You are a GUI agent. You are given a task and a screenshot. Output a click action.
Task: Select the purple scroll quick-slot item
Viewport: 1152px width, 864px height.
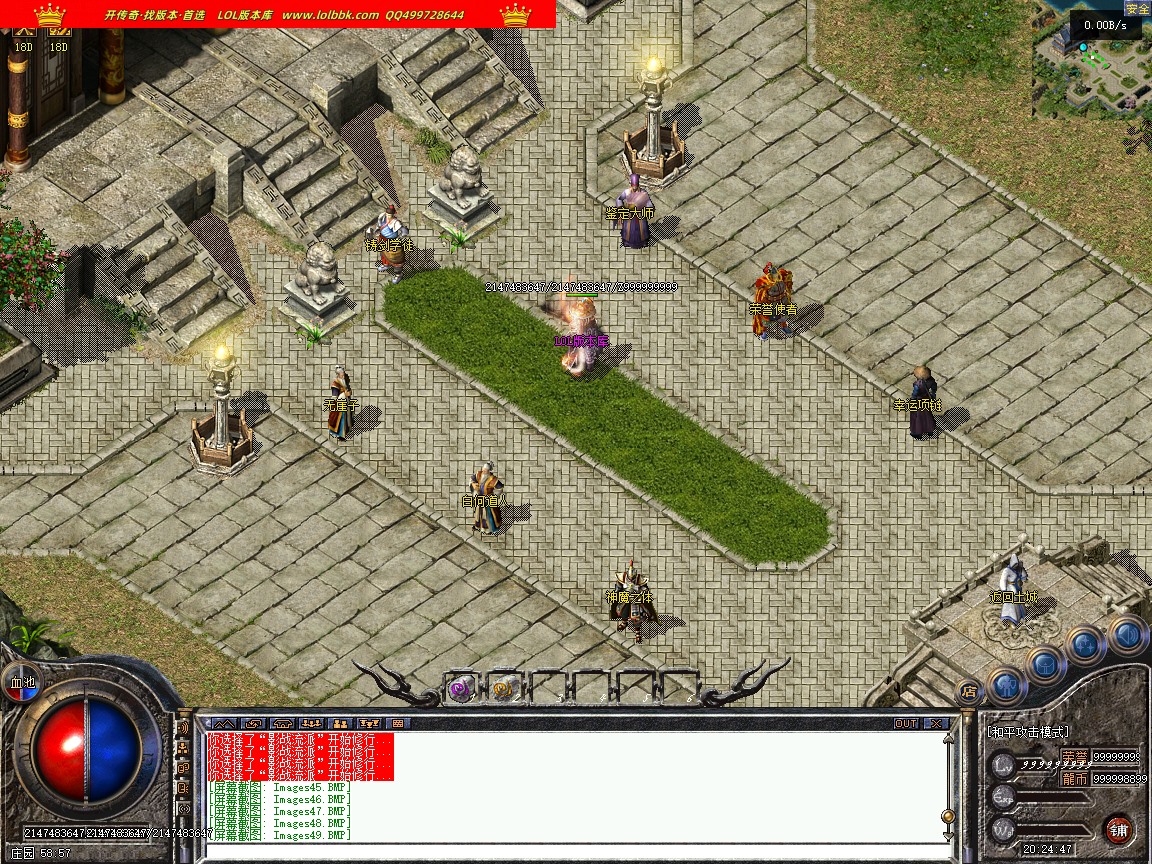462,687
